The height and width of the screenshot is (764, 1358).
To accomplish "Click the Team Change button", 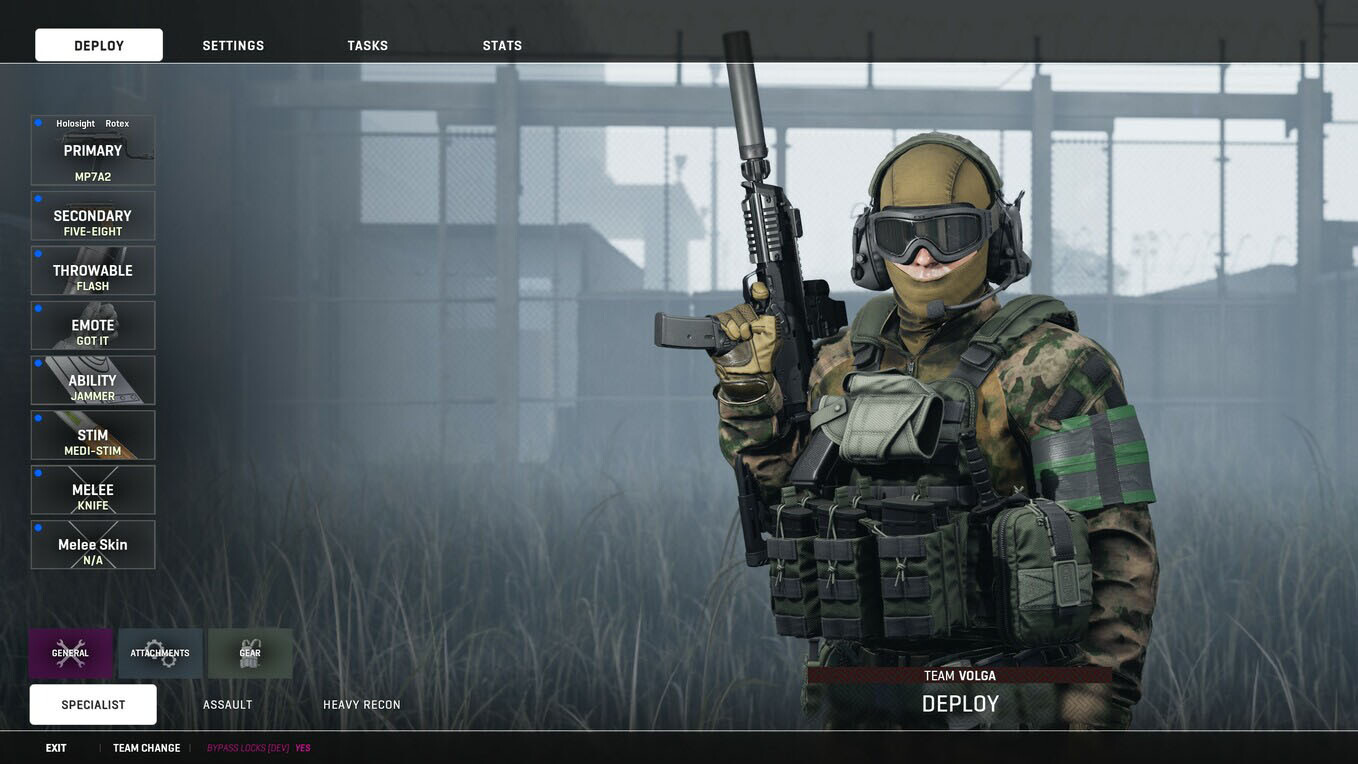I will click(x=147, y=748).
